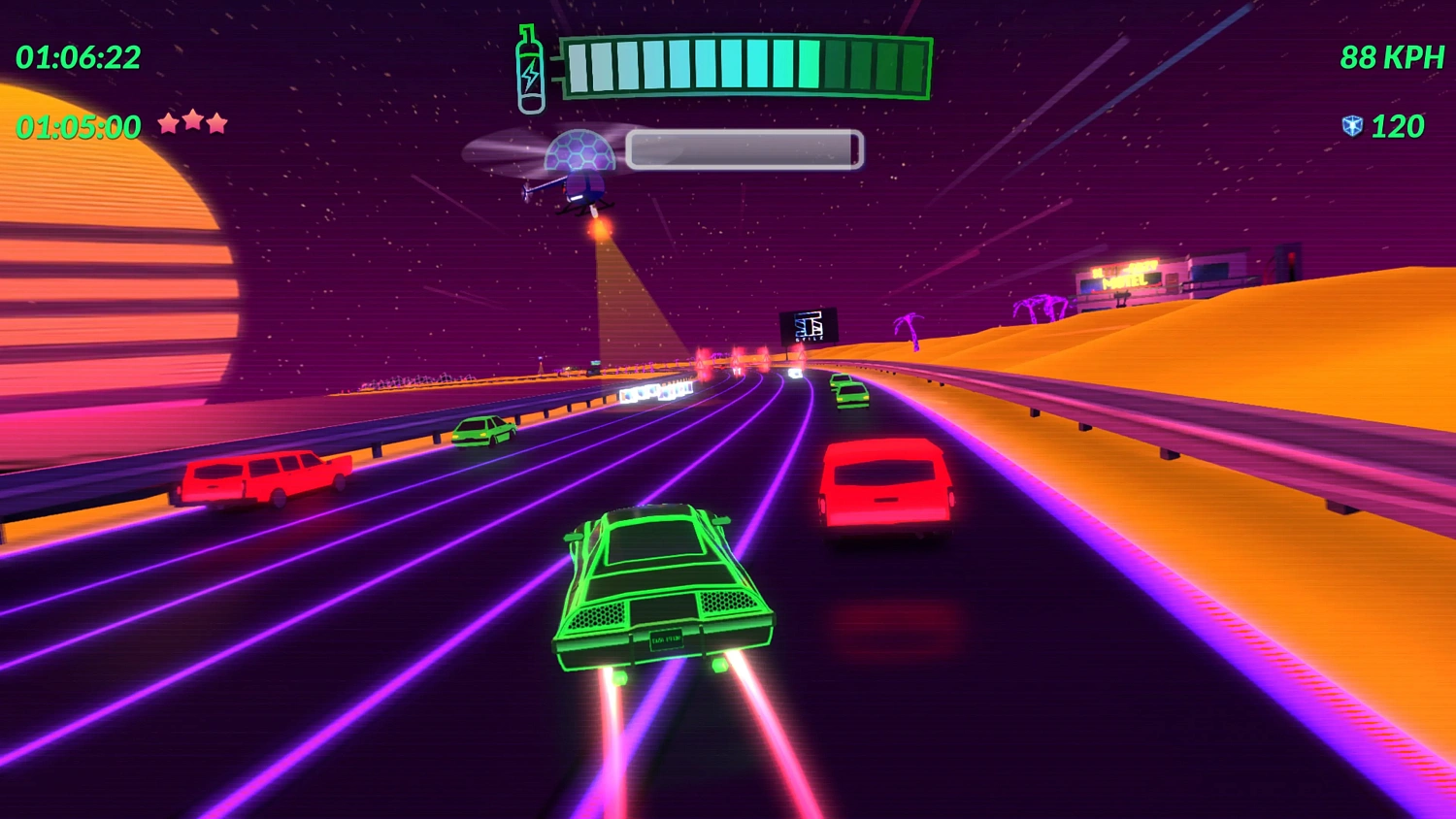Screen dimensions: 1456x819
Task: Click the score counter showing 120
Action: 1395,126
